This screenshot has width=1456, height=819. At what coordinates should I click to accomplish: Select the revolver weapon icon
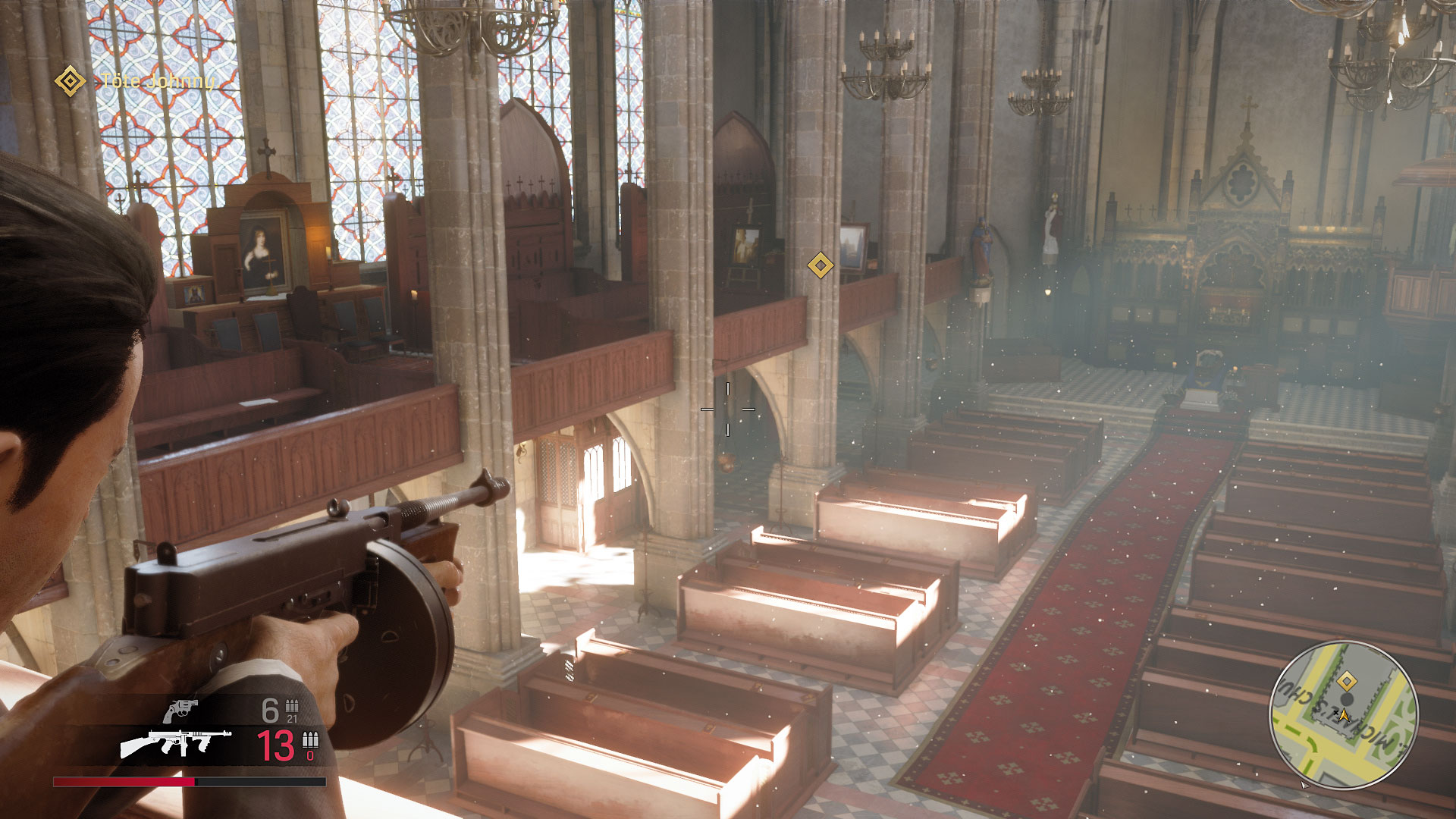coord(180,711)
